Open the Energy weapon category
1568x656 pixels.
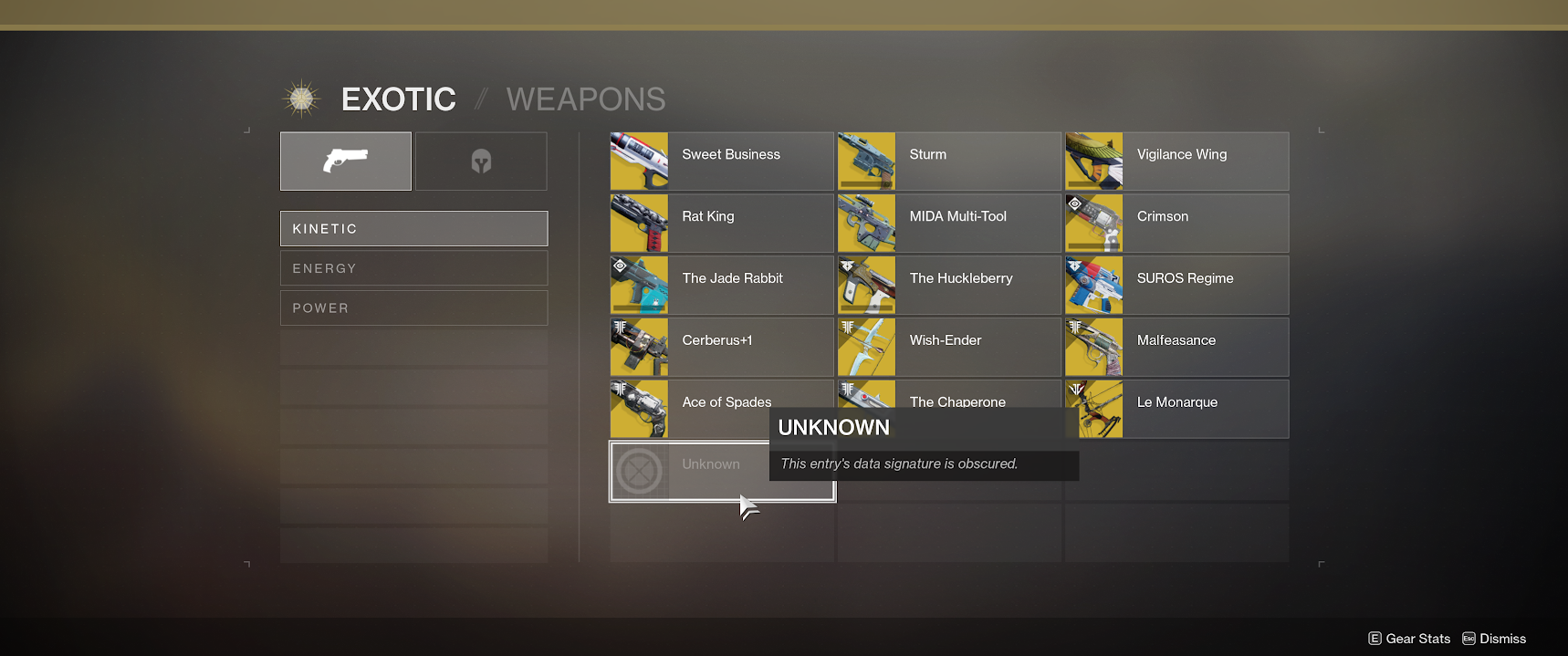pos(413,268)
